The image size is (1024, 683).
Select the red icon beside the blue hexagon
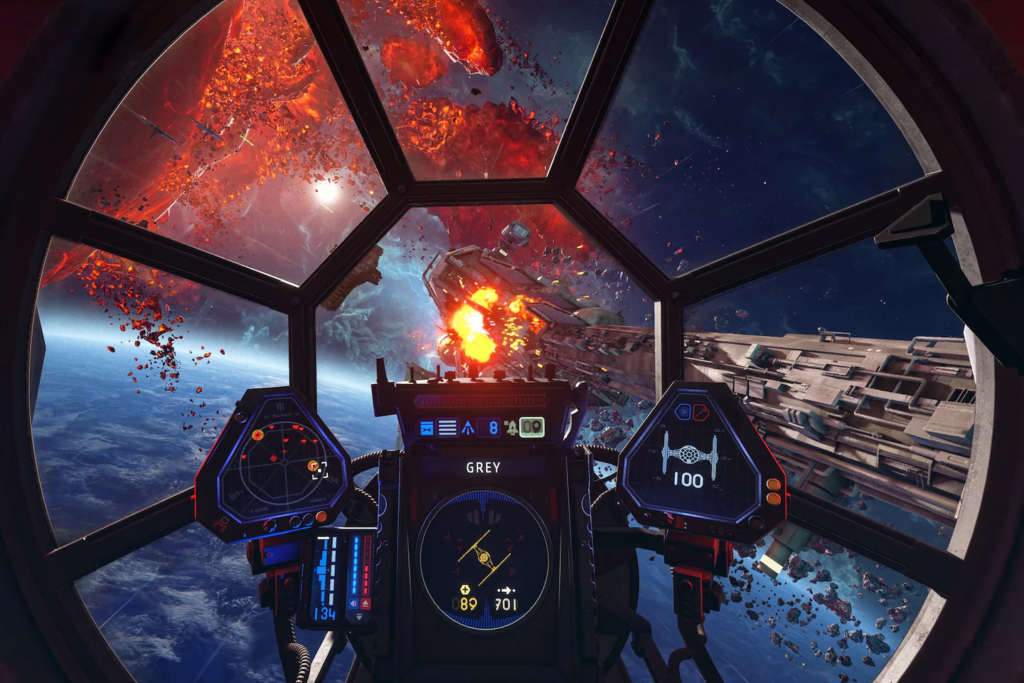700,411
